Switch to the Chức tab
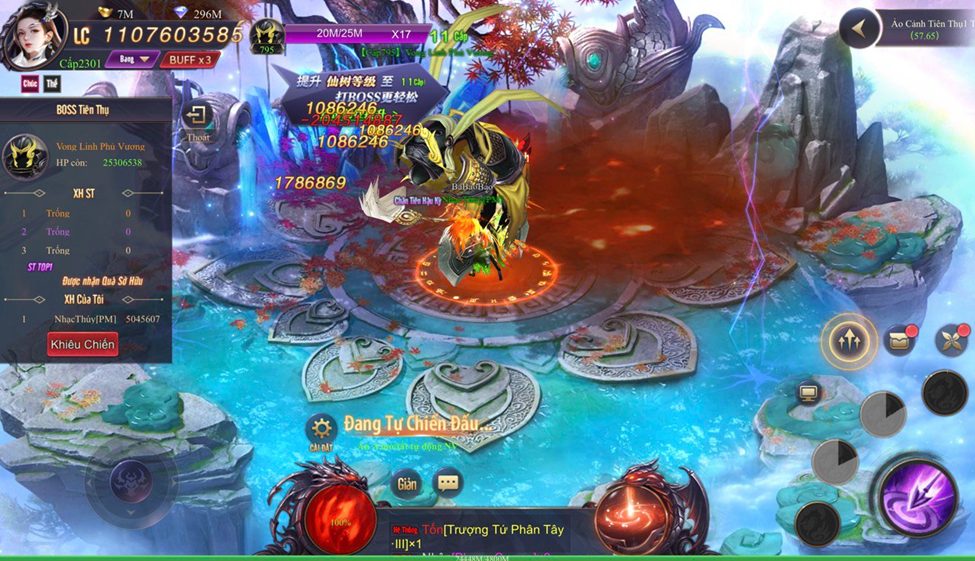Image resolution: width=975 pixels, height=561 pixels. 30,83
